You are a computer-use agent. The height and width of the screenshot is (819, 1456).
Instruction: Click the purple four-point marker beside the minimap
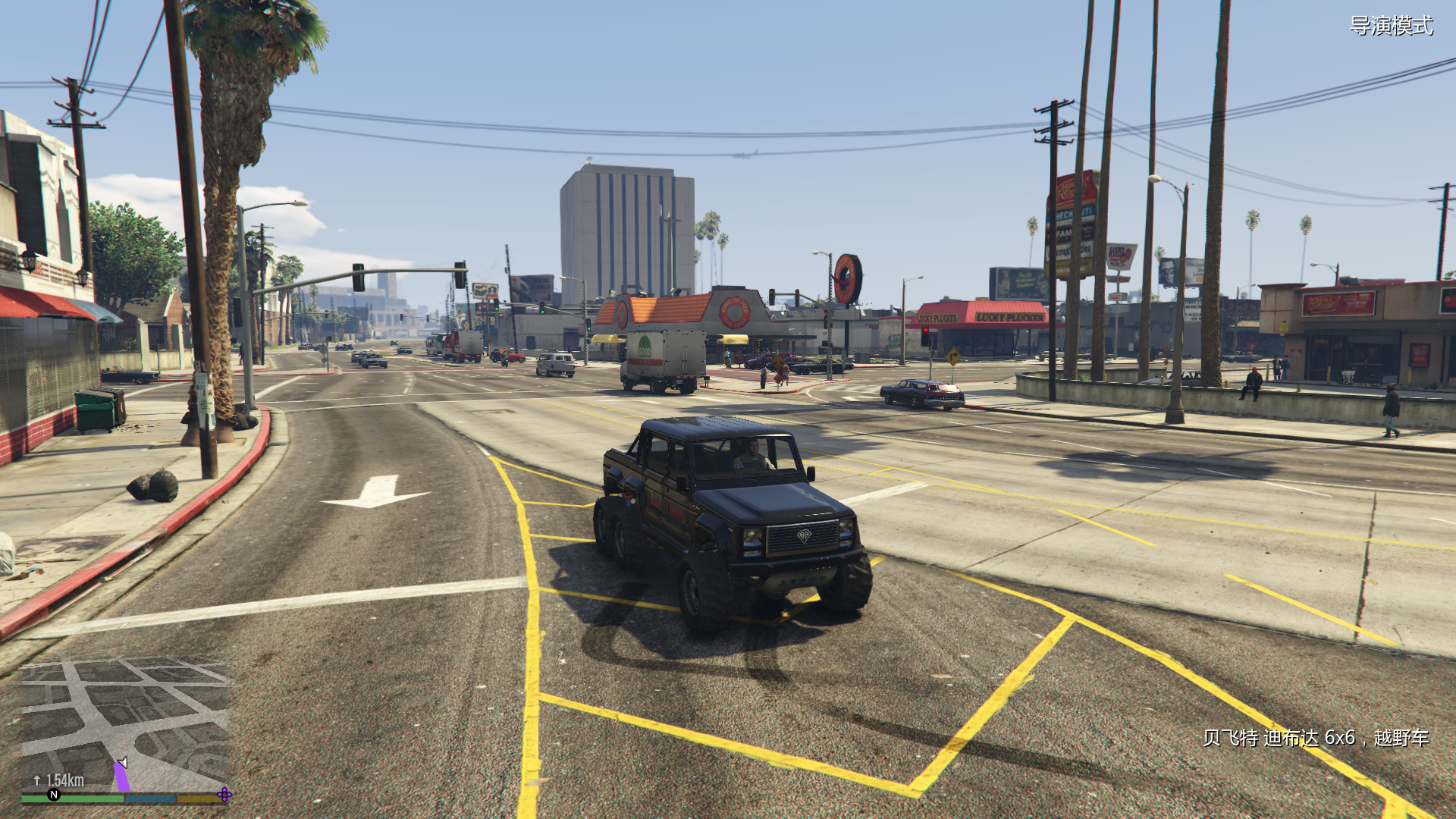coord(224,795)
